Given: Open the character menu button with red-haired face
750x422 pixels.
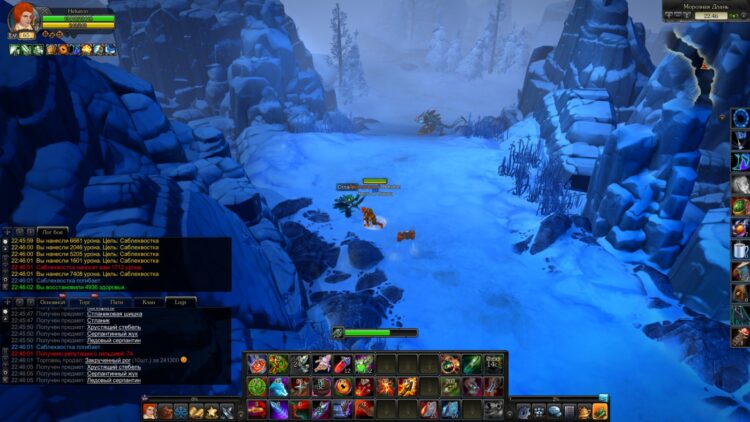Looking at the screenshot, I should (x=150, y=410).
